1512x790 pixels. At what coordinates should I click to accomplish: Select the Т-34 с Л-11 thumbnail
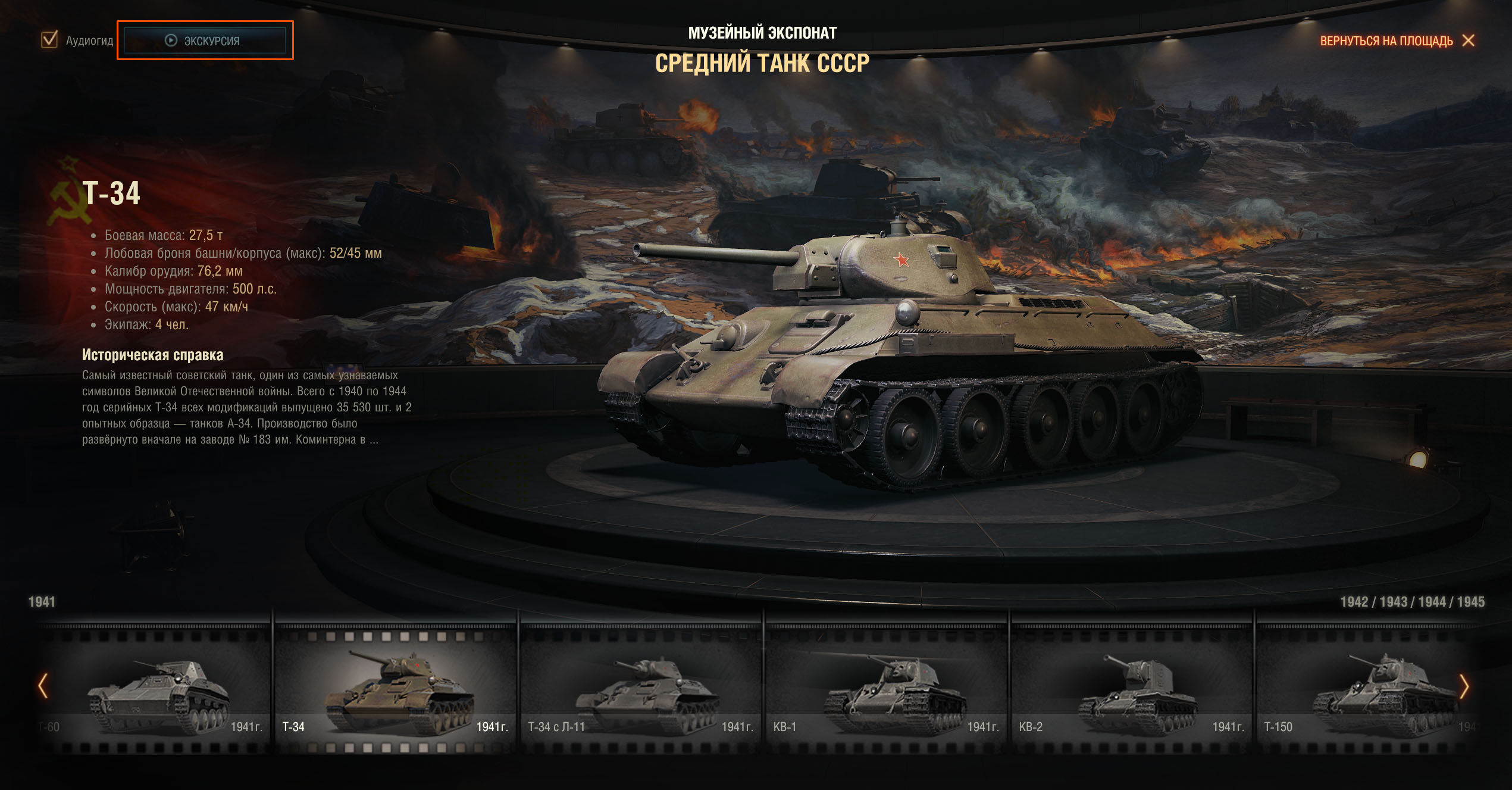coord(640,691)
